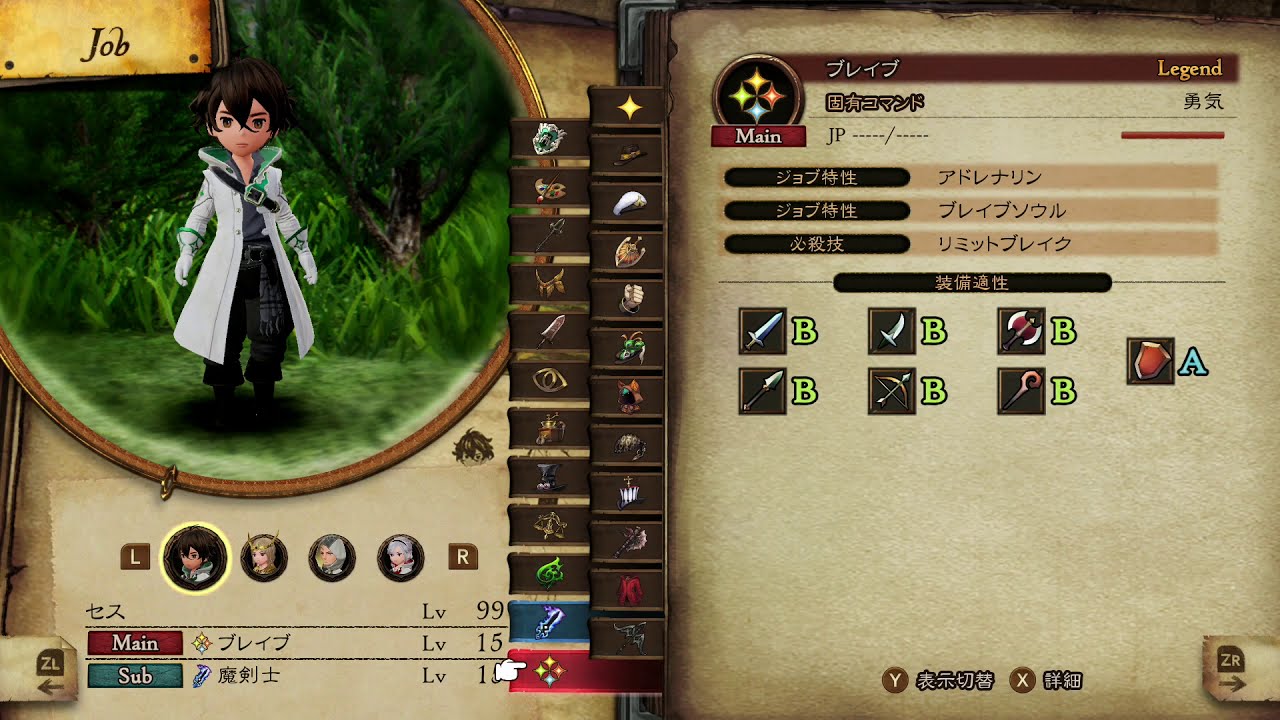Choose the painter's palette job tab
Screen dimensions: 1280x720
548,188
